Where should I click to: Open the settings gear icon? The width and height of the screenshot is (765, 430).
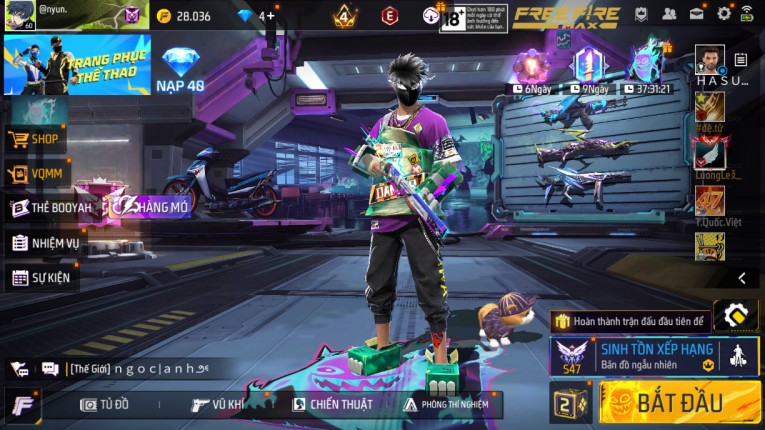[723, 14]
